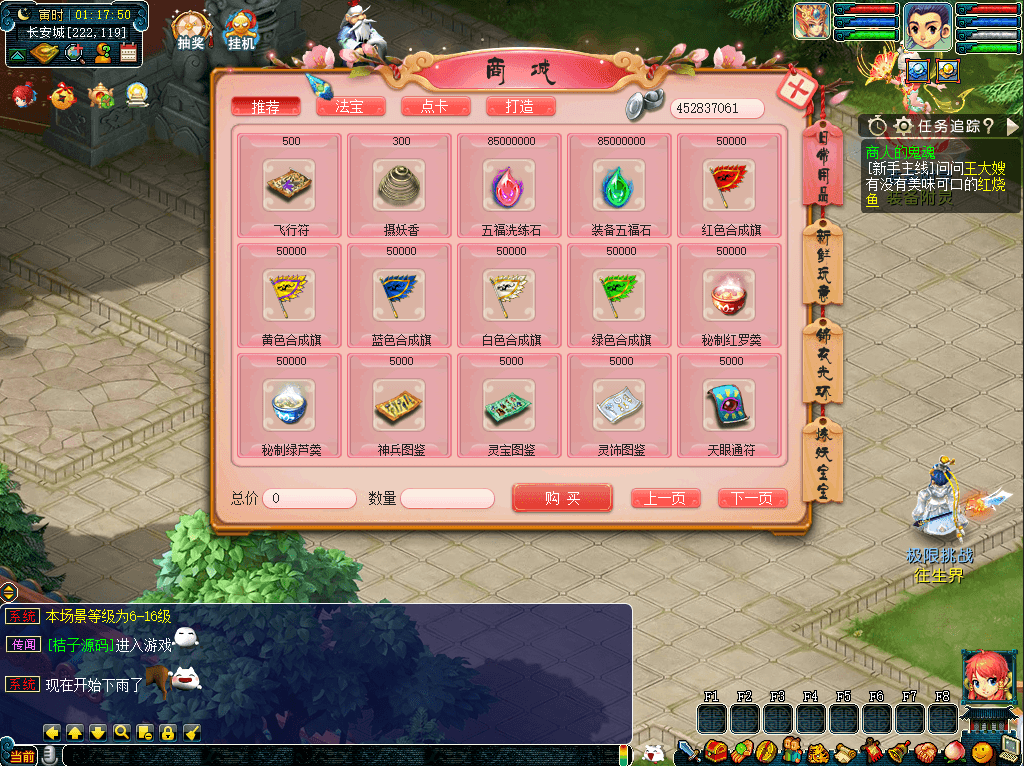This screenshot has height=766, width=1024.
Task: Select the 天眼通符 talisman
Action: click(x=730, y=405)
